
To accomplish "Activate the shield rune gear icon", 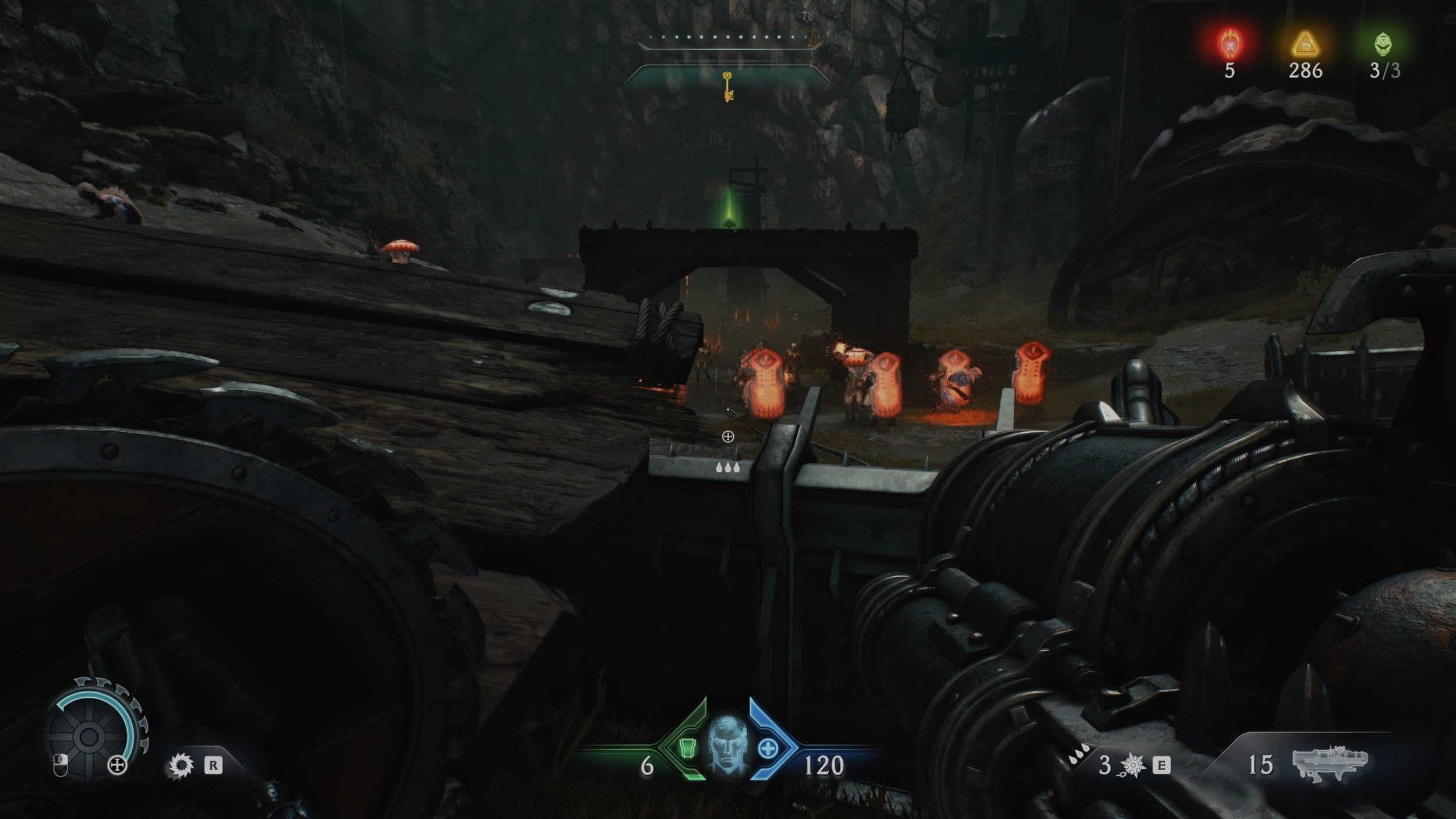I will pyautogui.click(x=181, y=765).
